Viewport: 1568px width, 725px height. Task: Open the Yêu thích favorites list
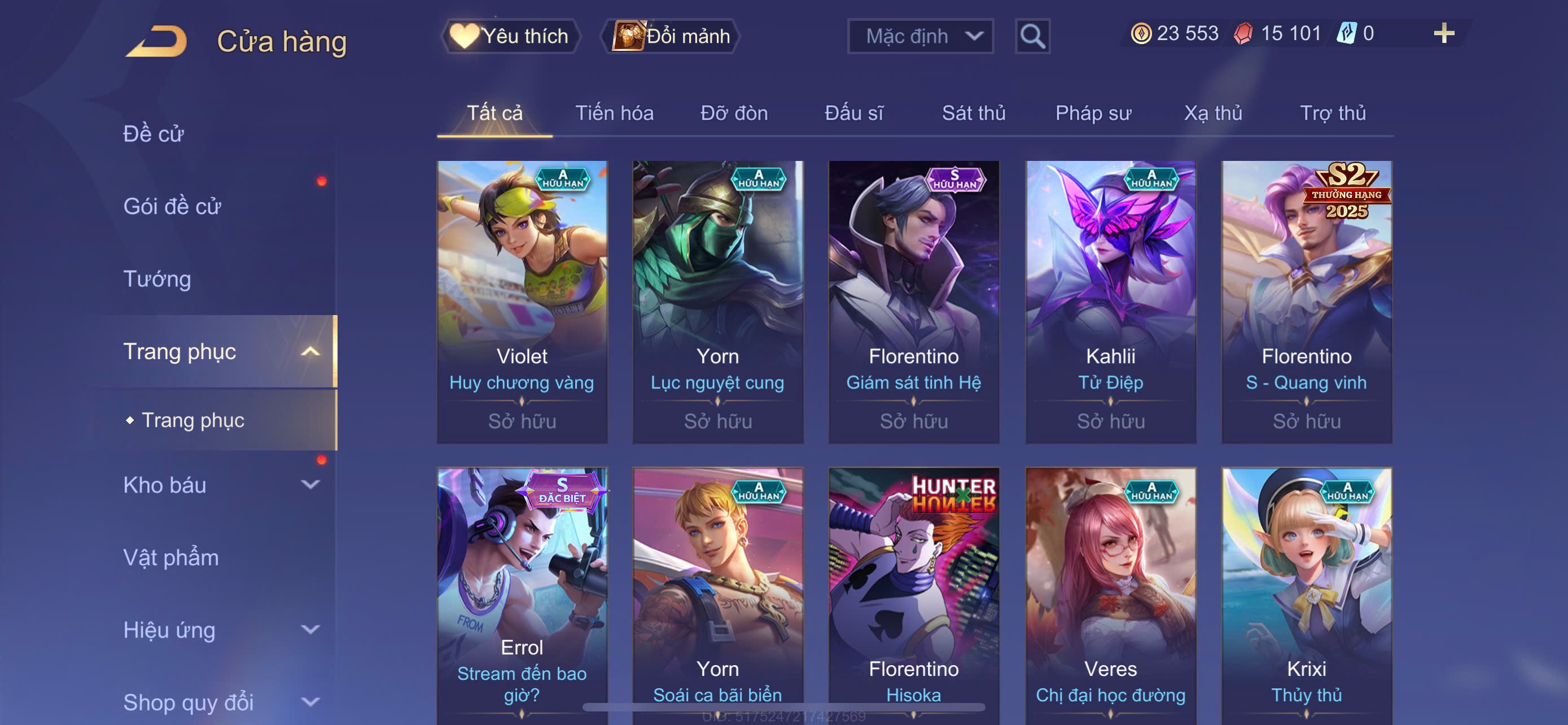click(511, 36)
